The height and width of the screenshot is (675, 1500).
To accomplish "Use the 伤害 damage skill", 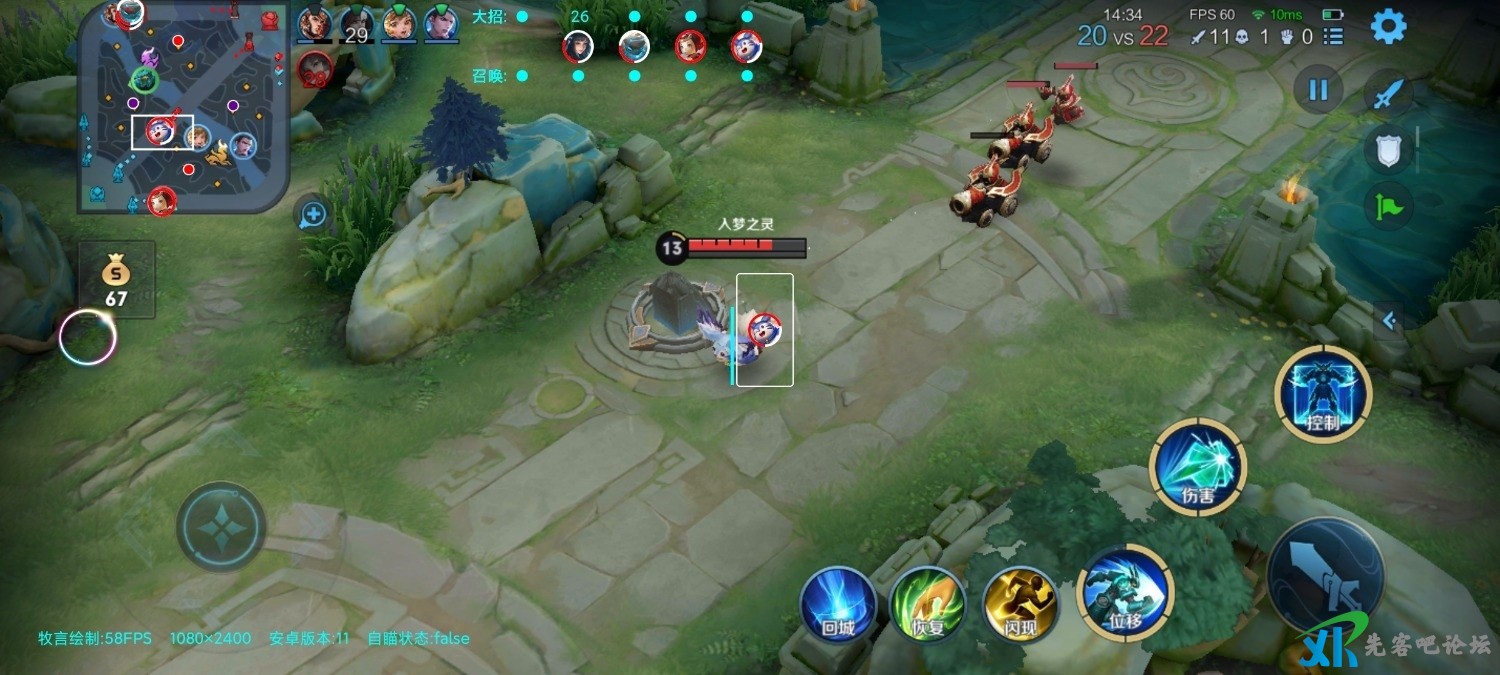I will click(x=1197, y=466).
